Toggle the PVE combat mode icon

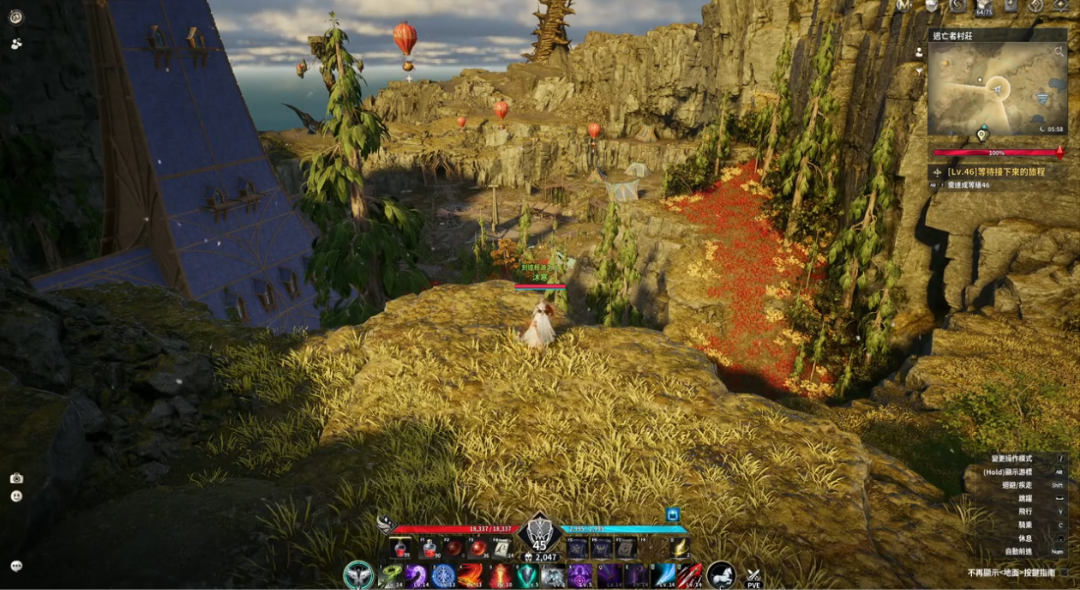754,577
